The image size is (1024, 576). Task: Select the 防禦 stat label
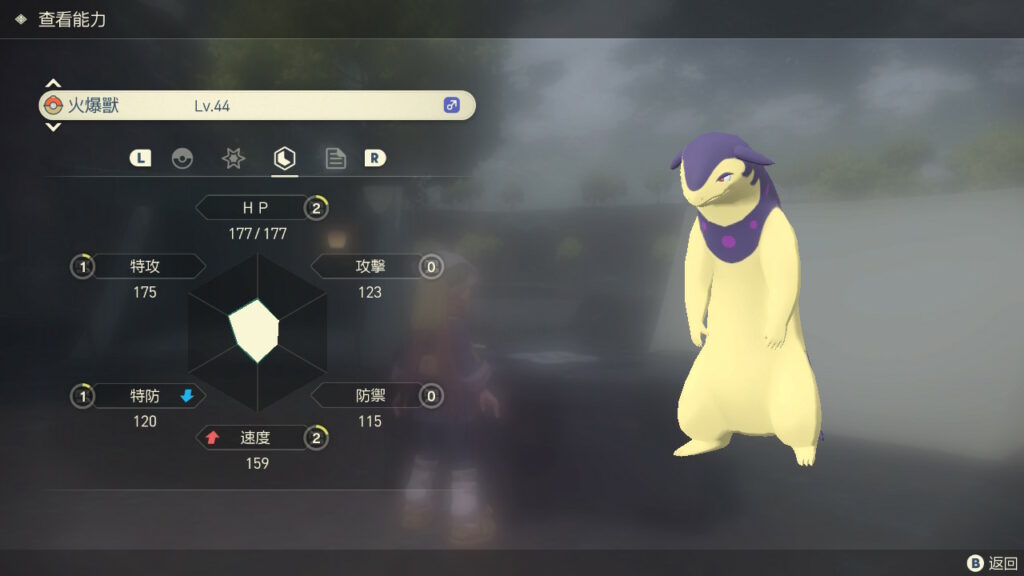[370, 396]
